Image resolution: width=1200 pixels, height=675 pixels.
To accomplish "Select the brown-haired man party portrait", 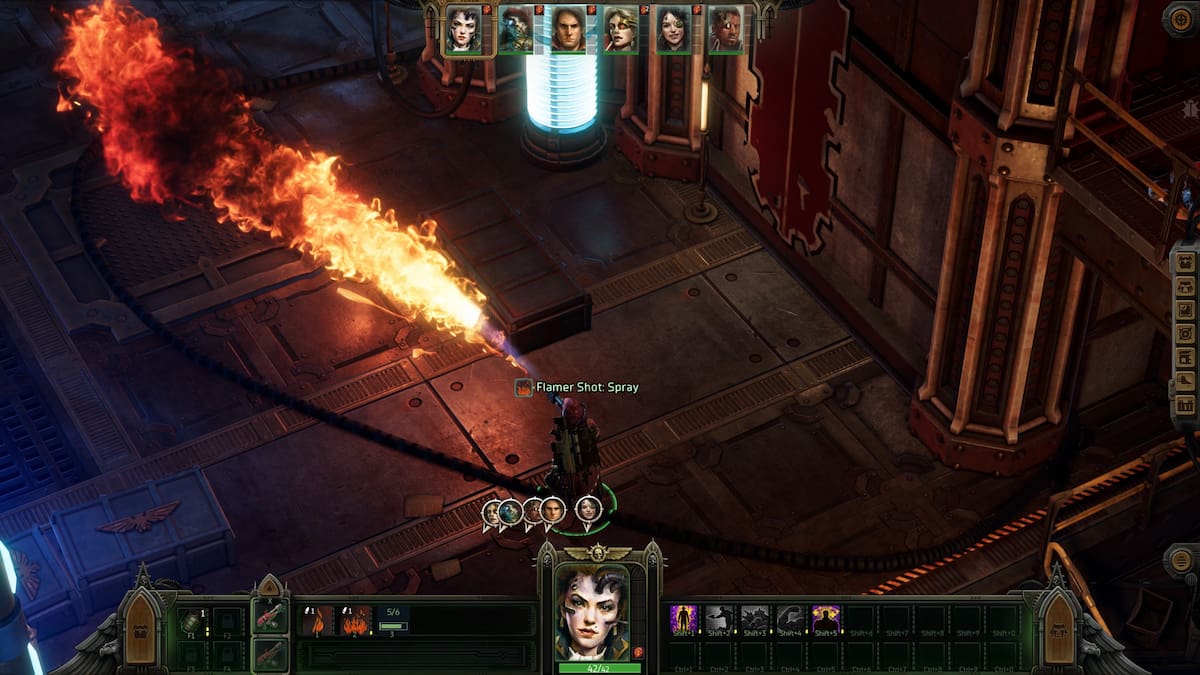I will (568, 29).
